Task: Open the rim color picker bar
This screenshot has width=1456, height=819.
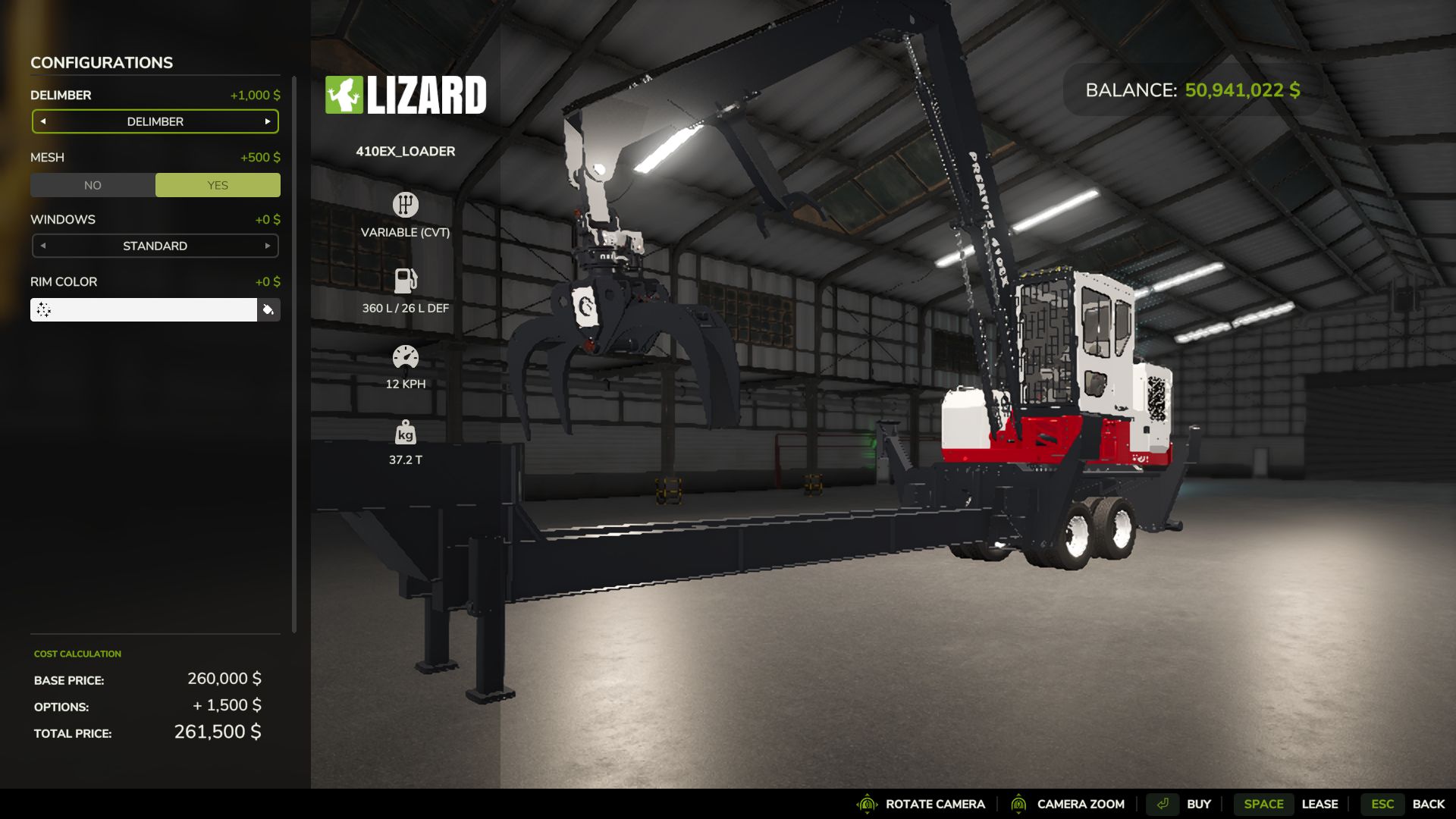Action: coord(143,309)
